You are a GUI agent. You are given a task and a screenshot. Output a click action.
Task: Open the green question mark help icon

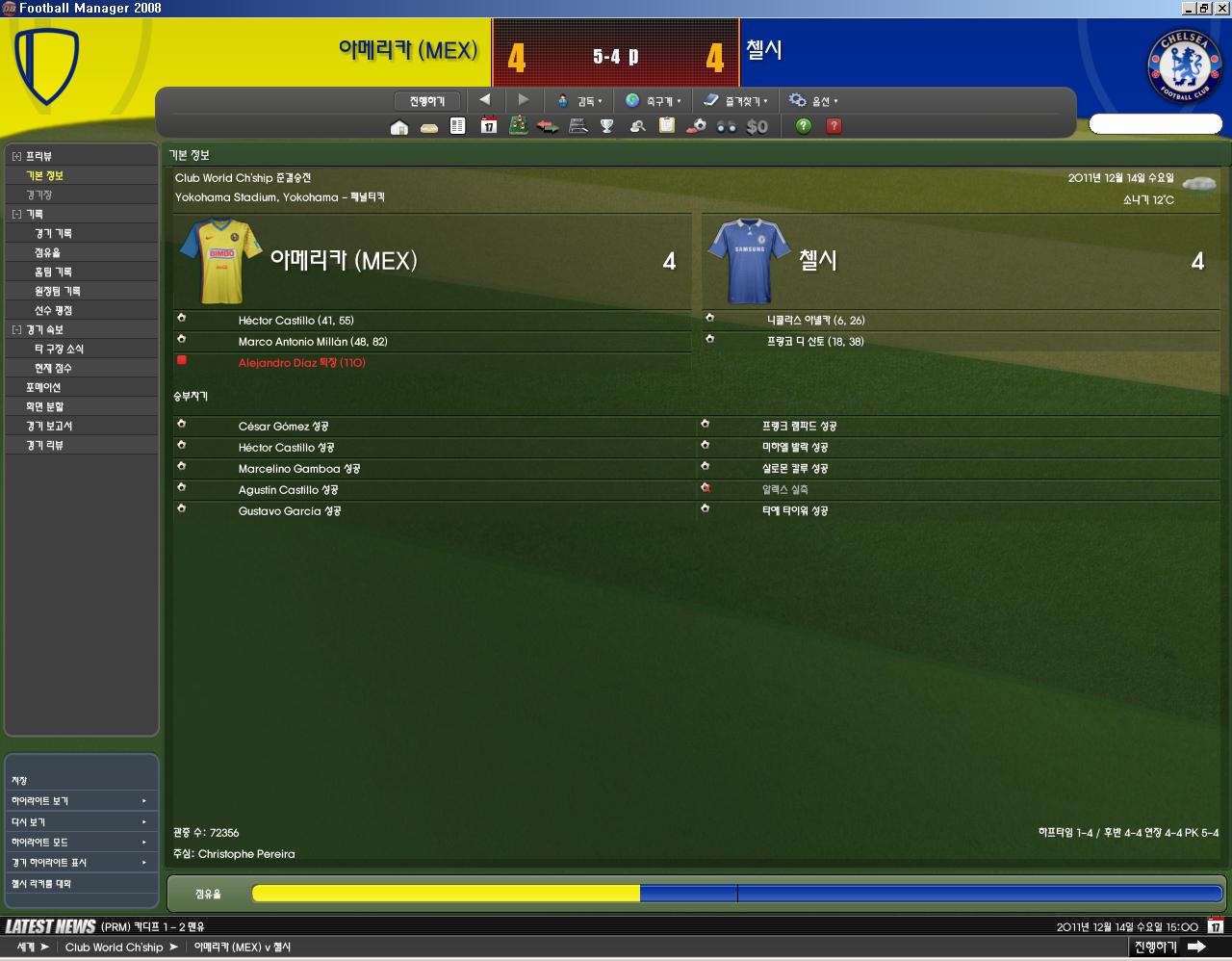[x=804, y=126]
